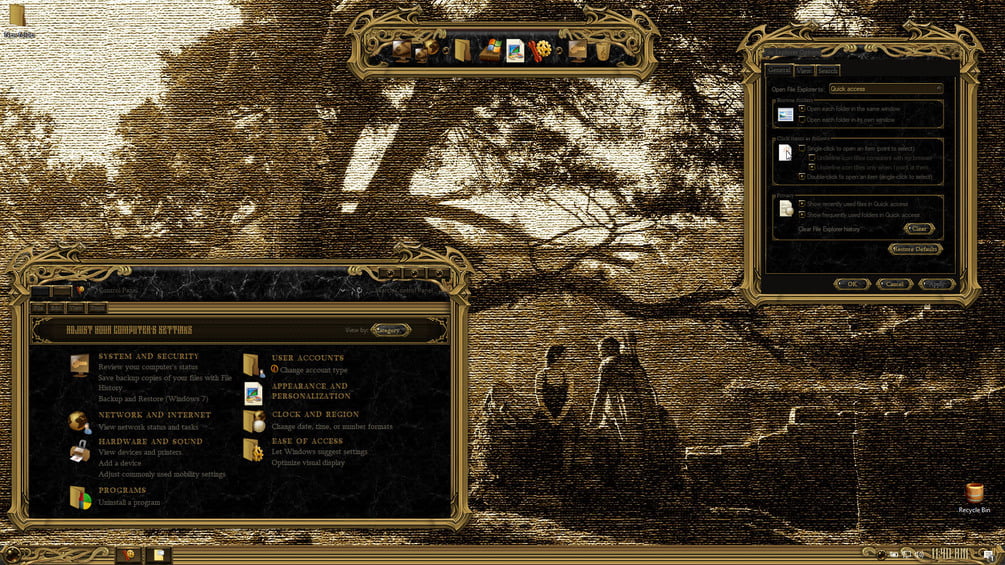The width and height of the screenshot is (1005, 565).
Task: Cancel the folder options dialog
Action: [x=894, y=284]
